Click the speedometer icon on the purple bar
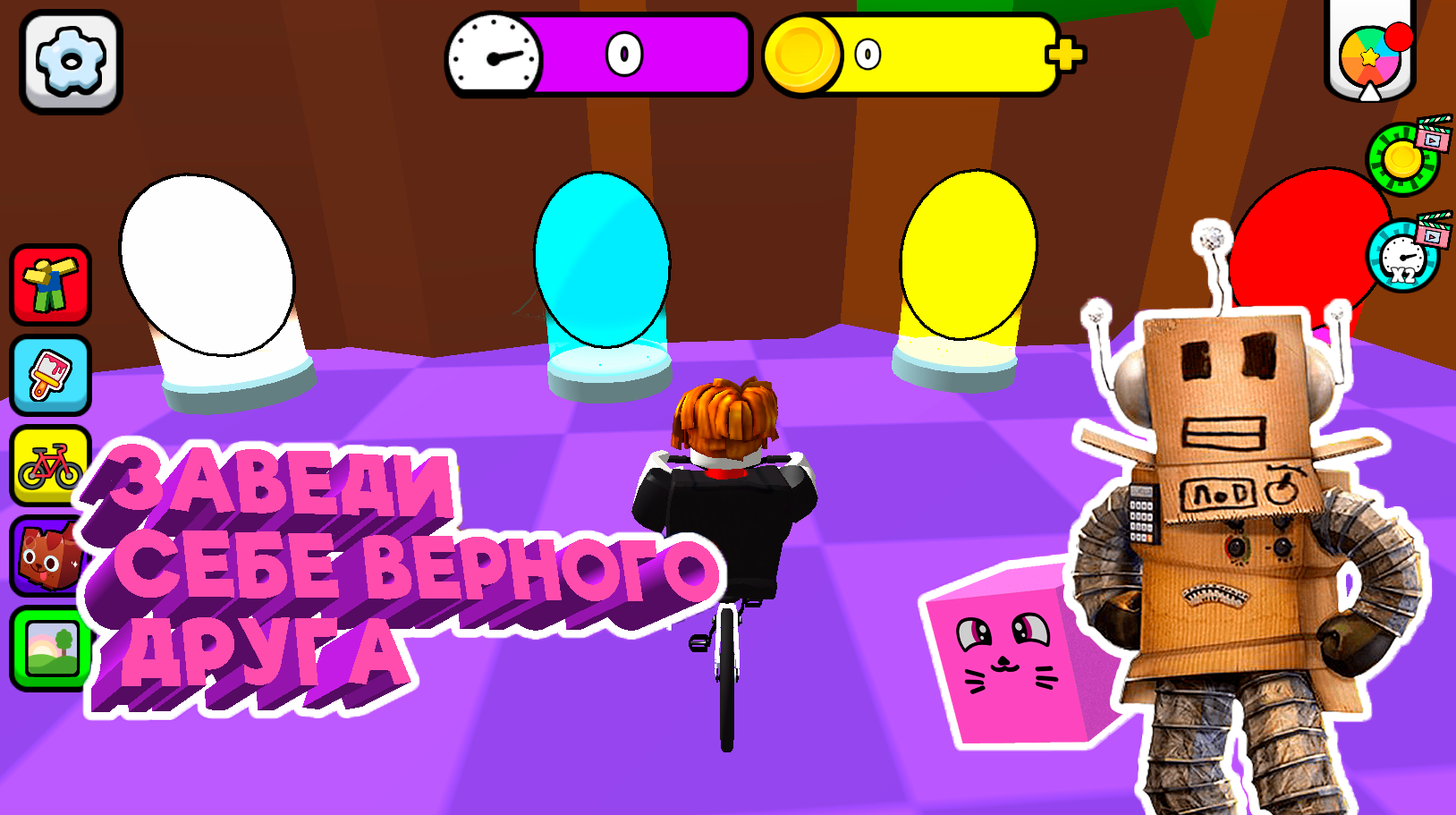Screen dimensions: 1456x815 pos(493,55)
